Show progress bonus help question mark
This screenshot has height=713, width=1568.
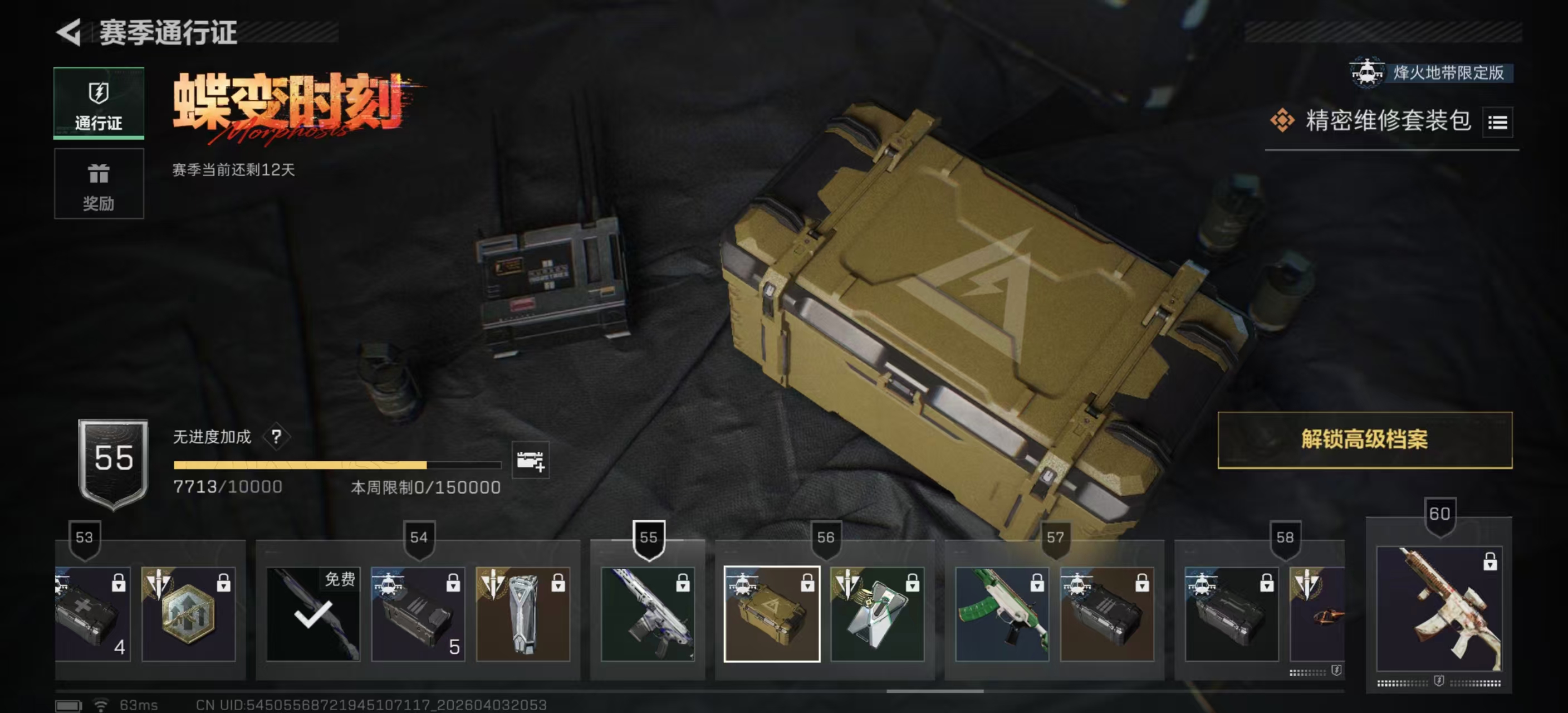[x=276, y=437]
